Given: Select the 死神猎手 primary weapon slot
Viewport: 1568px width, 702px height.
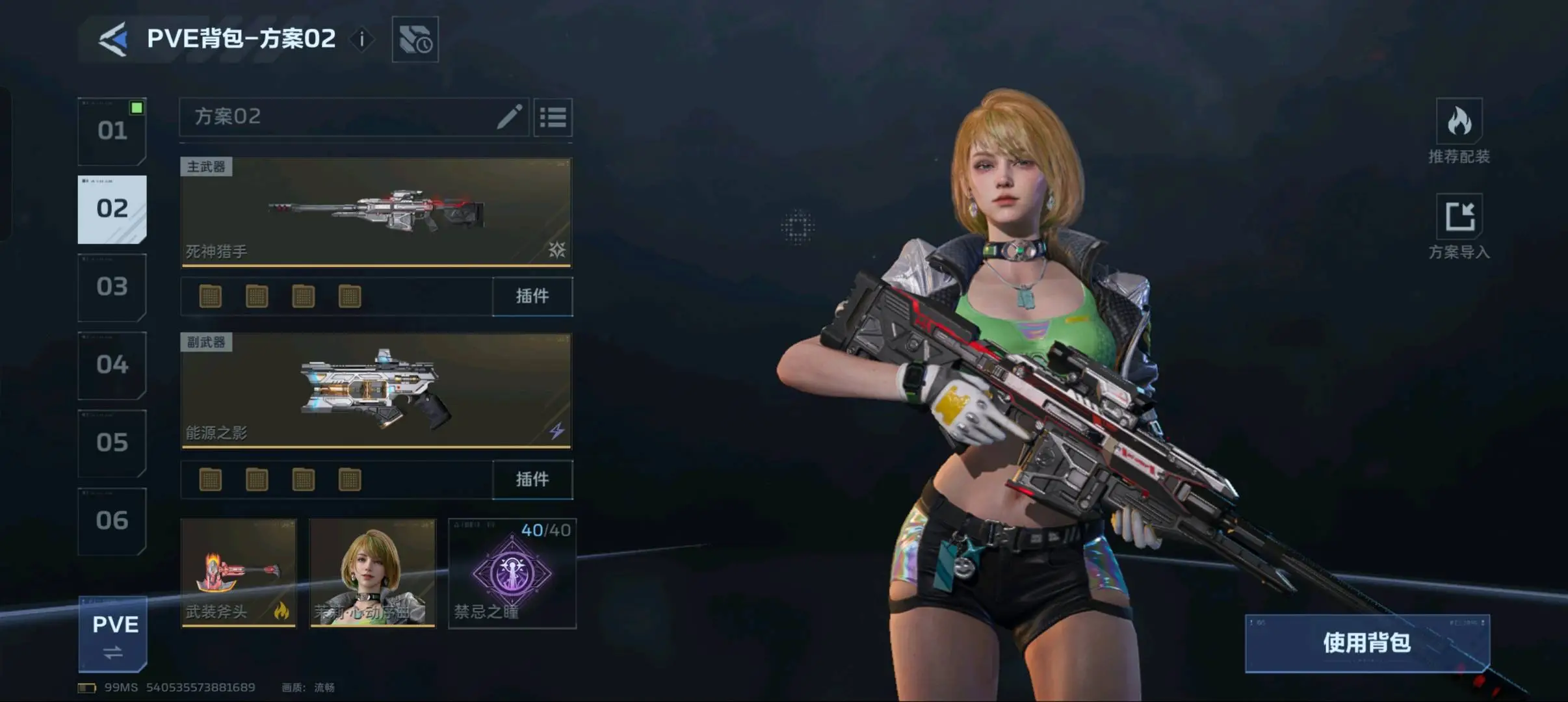Looking at the screenshot, I should point(376,212).
